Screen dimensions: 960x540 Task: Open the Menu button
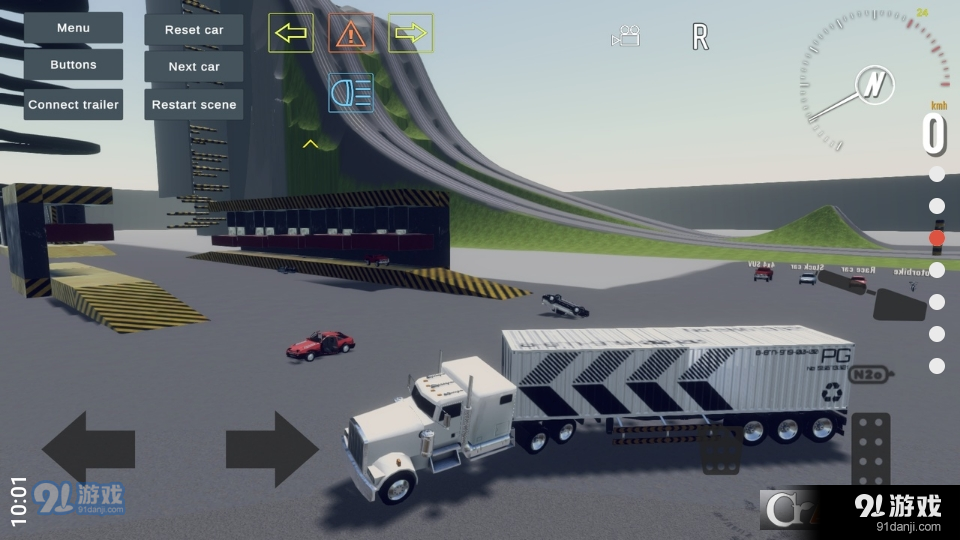tap(73, 28)
